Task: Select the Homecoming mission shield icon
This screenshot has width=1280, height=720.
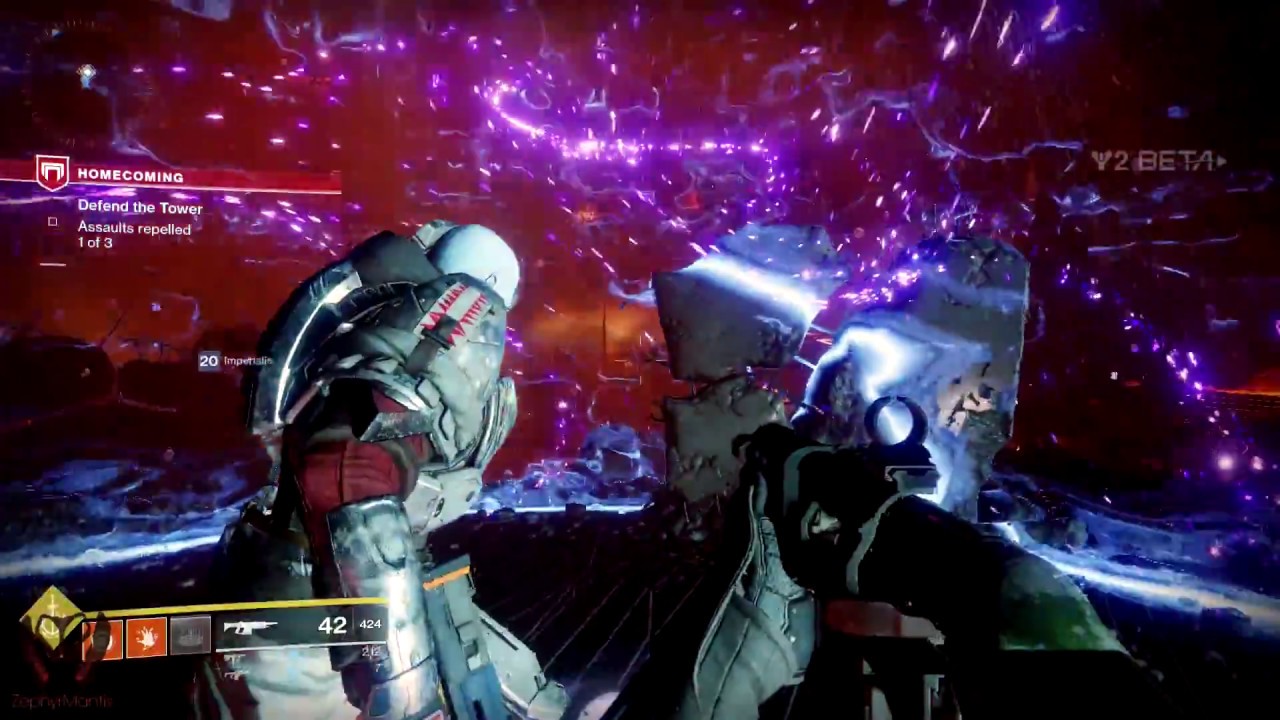Action: [x=52, y=173]
